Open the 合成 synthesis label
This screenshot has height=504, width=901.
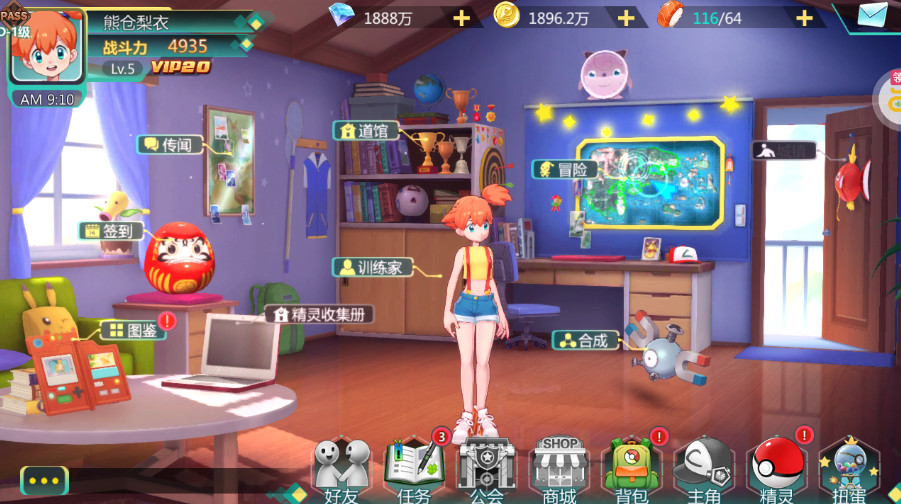click(585, 340)
